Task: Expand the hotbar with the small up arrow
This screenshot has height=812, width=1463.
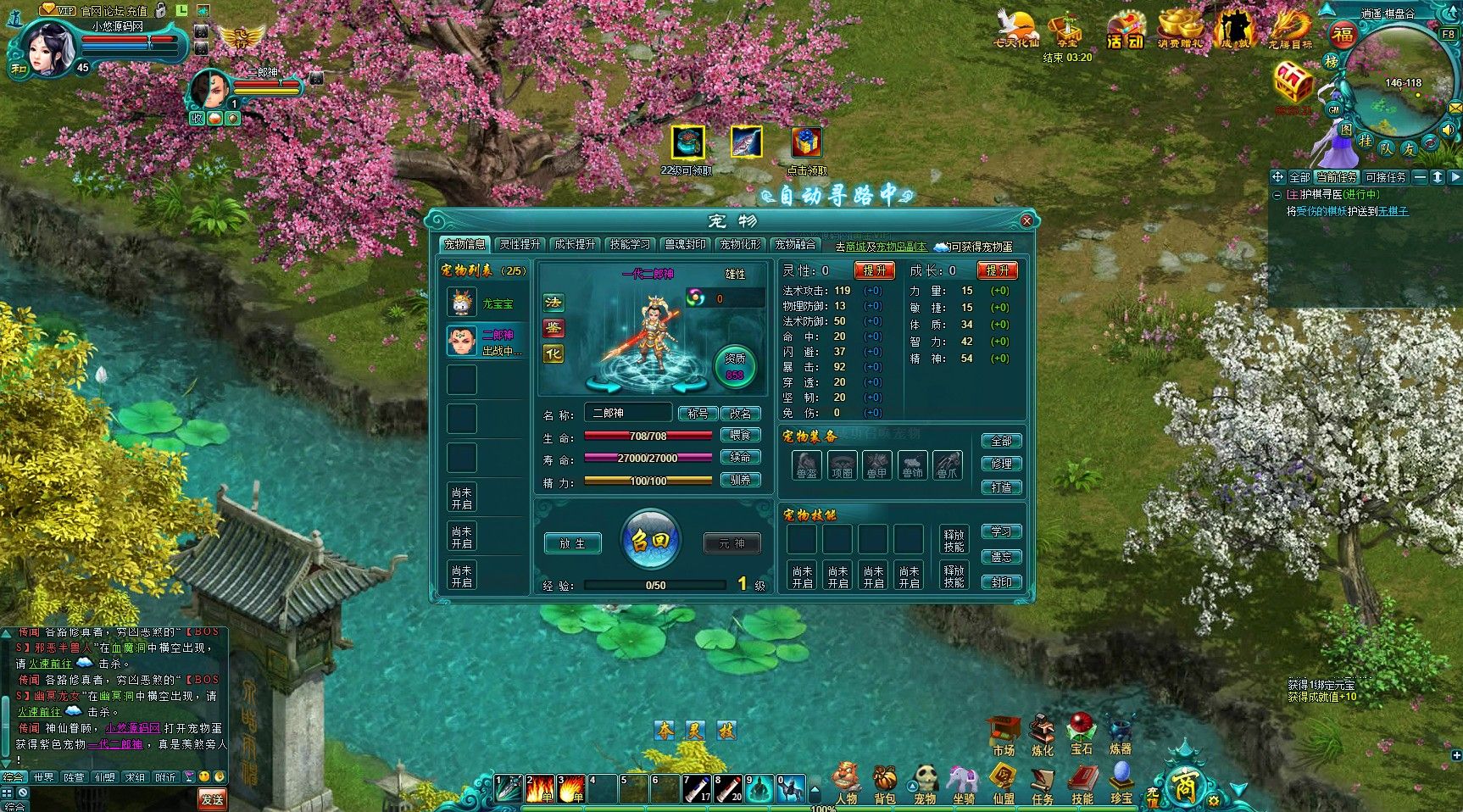Action: point(815,788)
